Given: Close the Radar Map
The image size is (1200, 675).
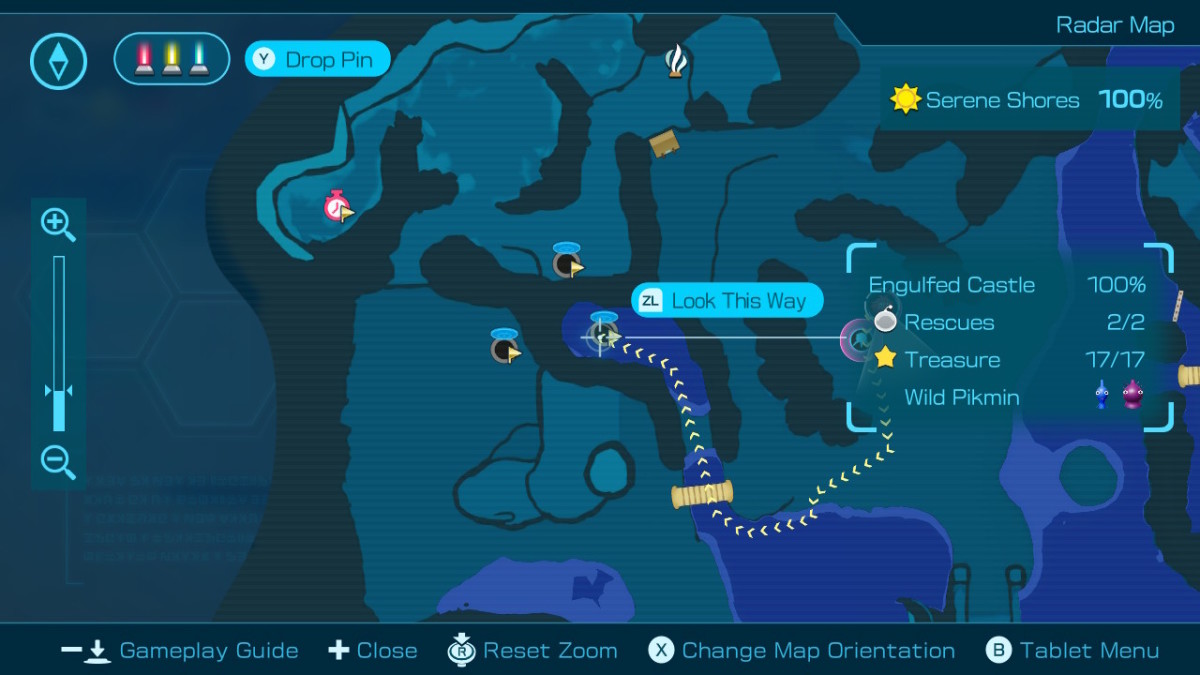Looking at the screenshot, I should 373,651.
